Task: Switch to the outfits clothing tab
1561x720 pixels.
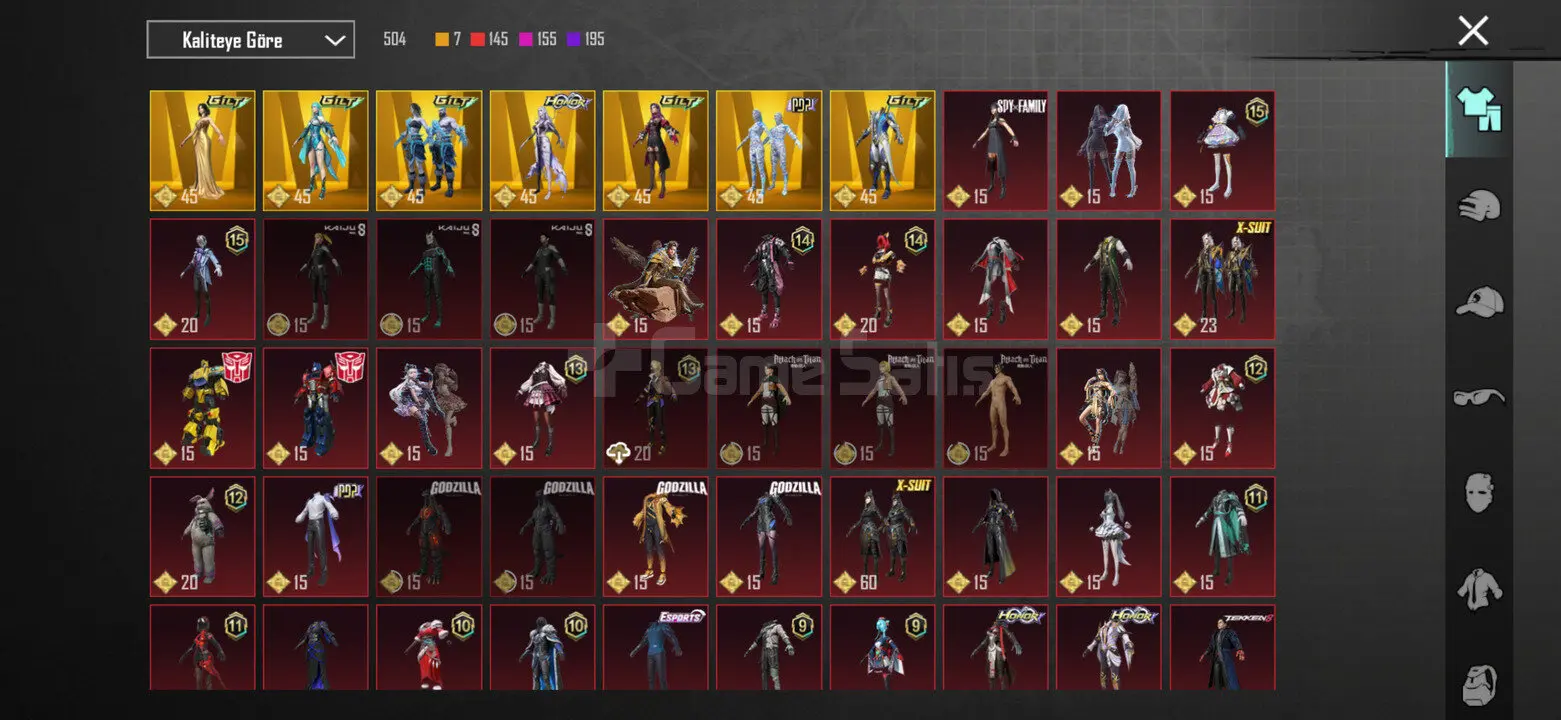Action: [x=1479, y=110]
